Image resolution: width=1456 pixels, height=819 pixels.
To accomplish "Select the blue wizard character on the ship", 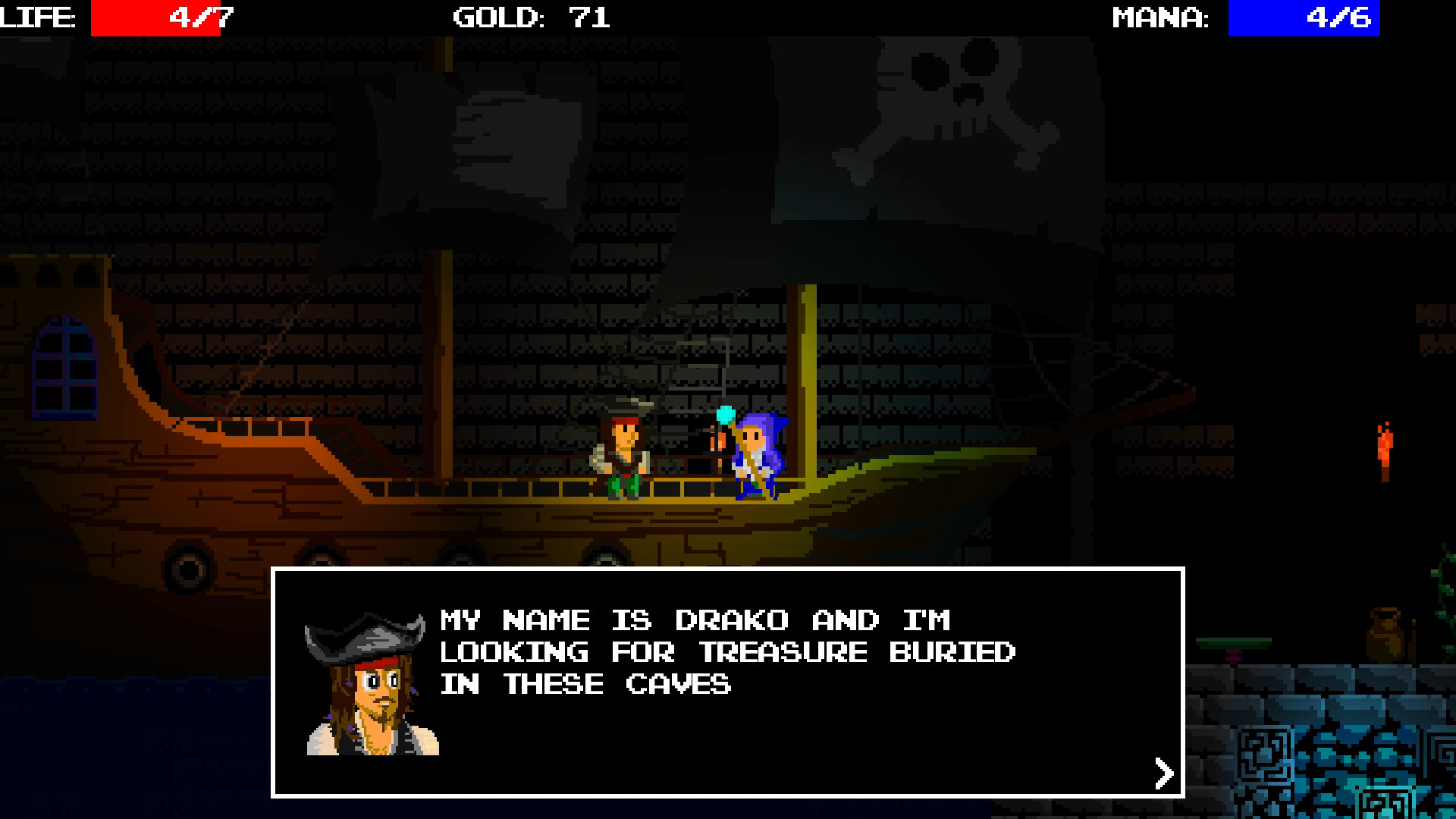I will [755, 459].
